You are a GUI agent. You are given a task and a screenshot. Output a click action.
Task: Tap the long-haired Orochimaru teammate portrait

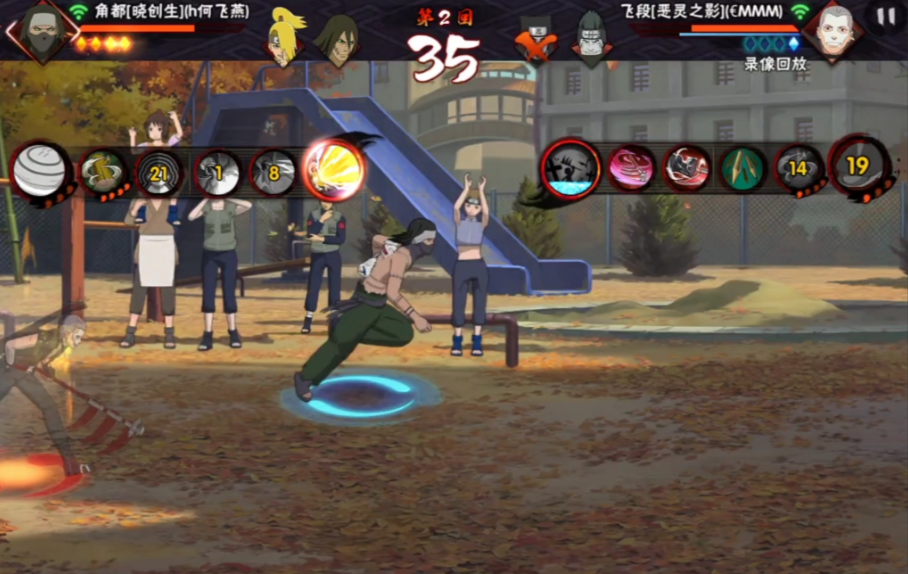coord(337,38)
